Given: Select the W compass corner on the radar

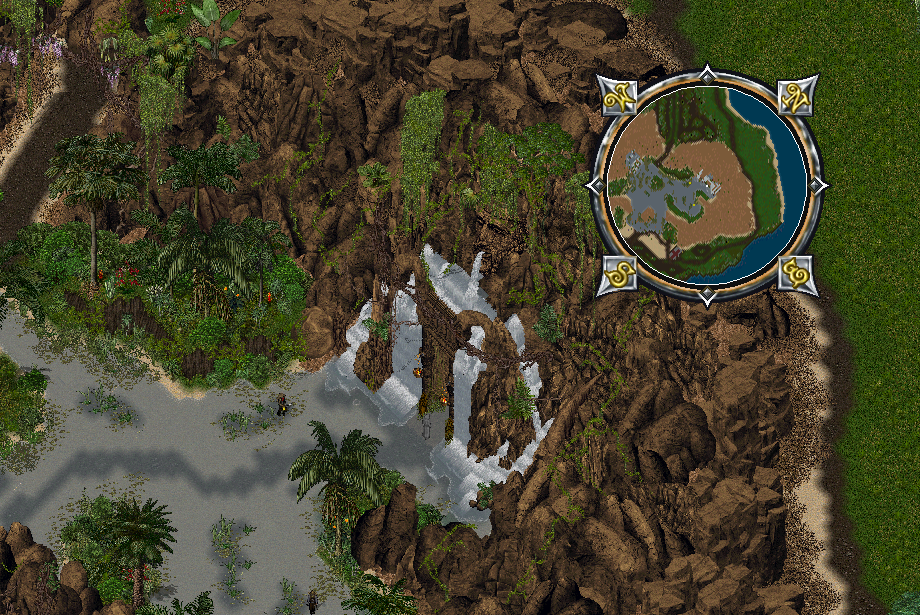Looking at the screenshot, I should point(621,96).
